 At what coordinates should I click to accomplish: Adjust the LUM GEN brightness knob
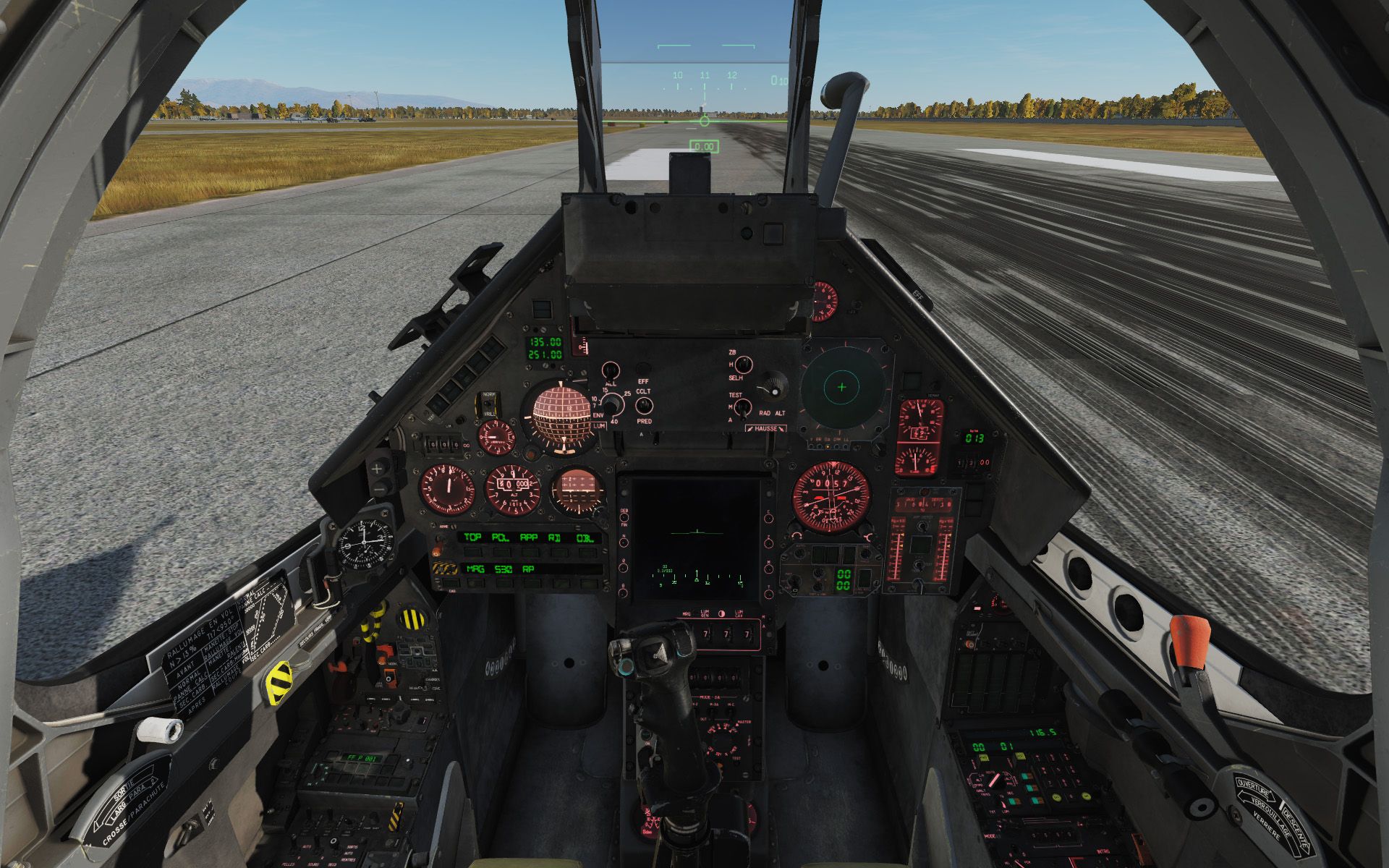point(705,634)
